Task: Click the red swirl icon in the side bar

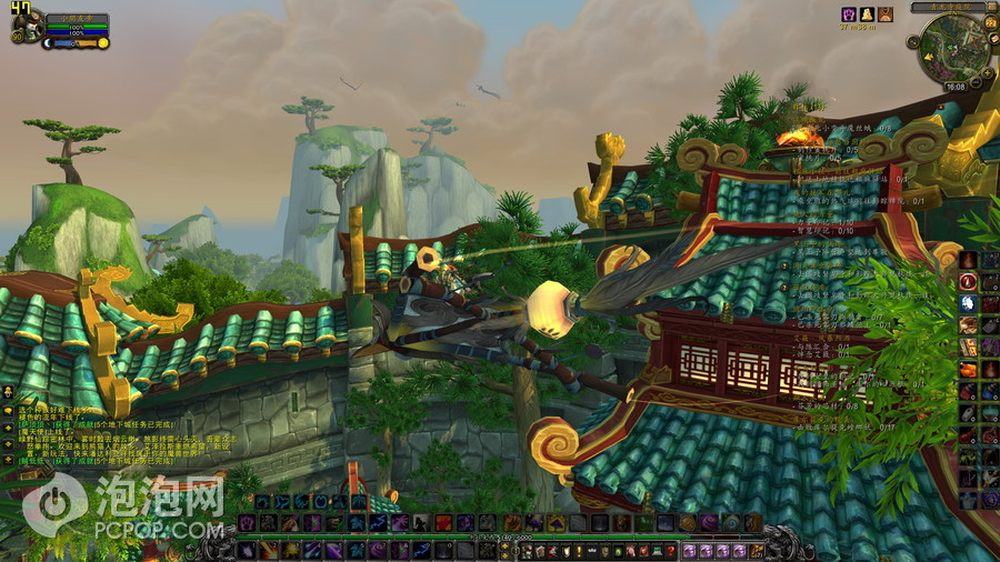Action: click(x=967, y=282)
